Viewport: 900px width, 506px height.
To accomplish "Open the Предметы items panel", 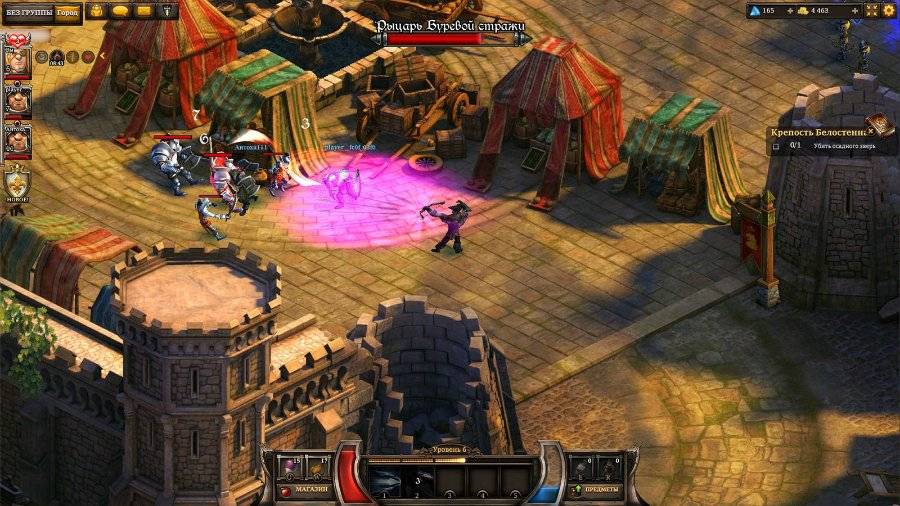I will point(596,490).
